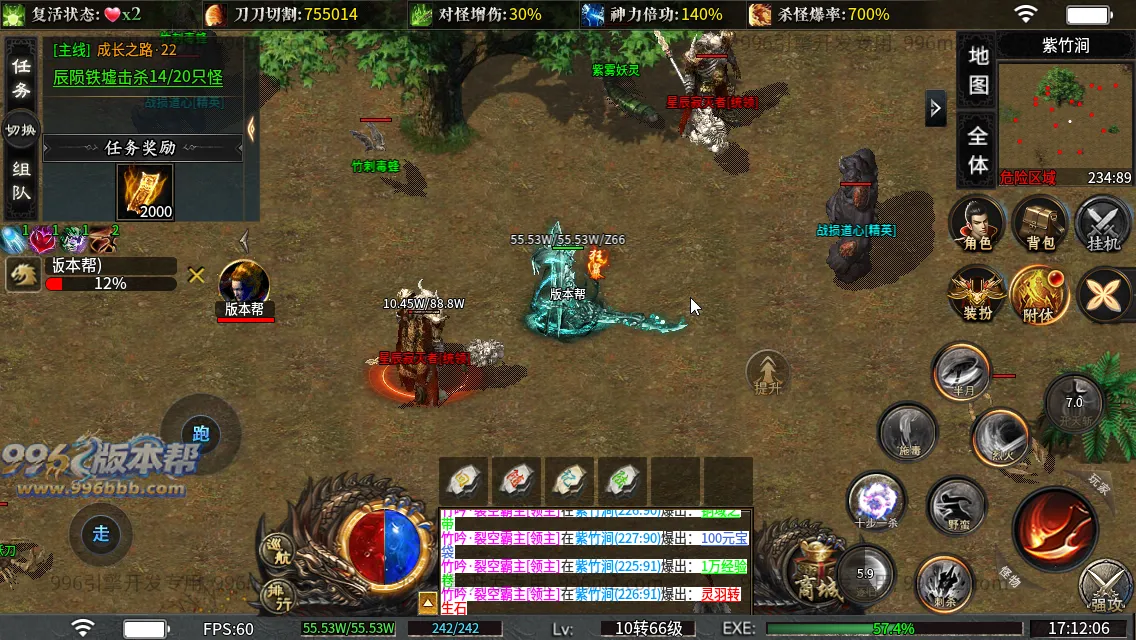Trigger the 刺杀 assassinate skill
Viewport: 1136px width, 640px height.
tap(943, 582)
